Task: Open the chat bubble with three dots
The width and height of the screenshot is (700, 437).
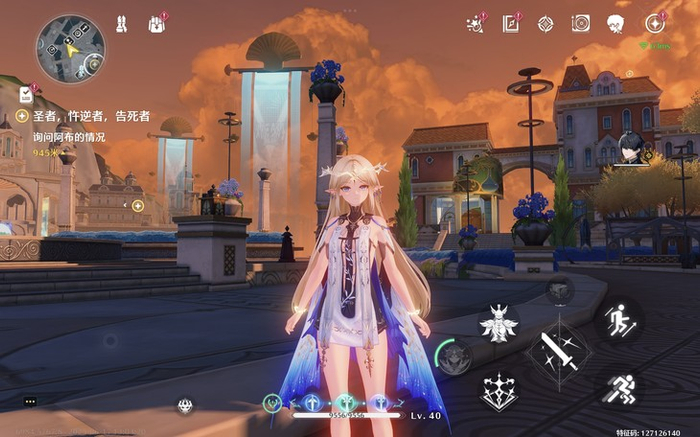Action: click(30, 401)
